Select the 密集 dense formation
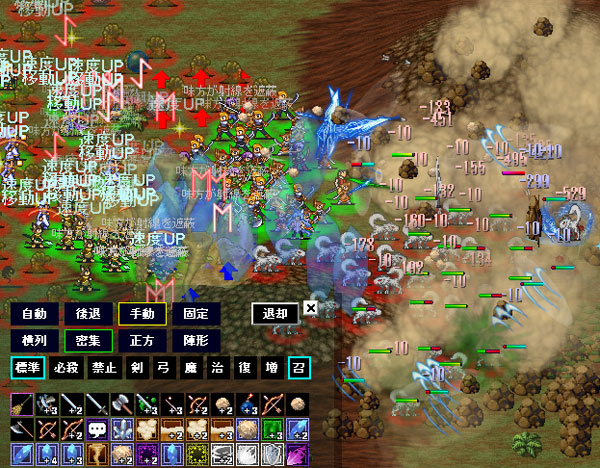The image size is (600, 468). 88,341
